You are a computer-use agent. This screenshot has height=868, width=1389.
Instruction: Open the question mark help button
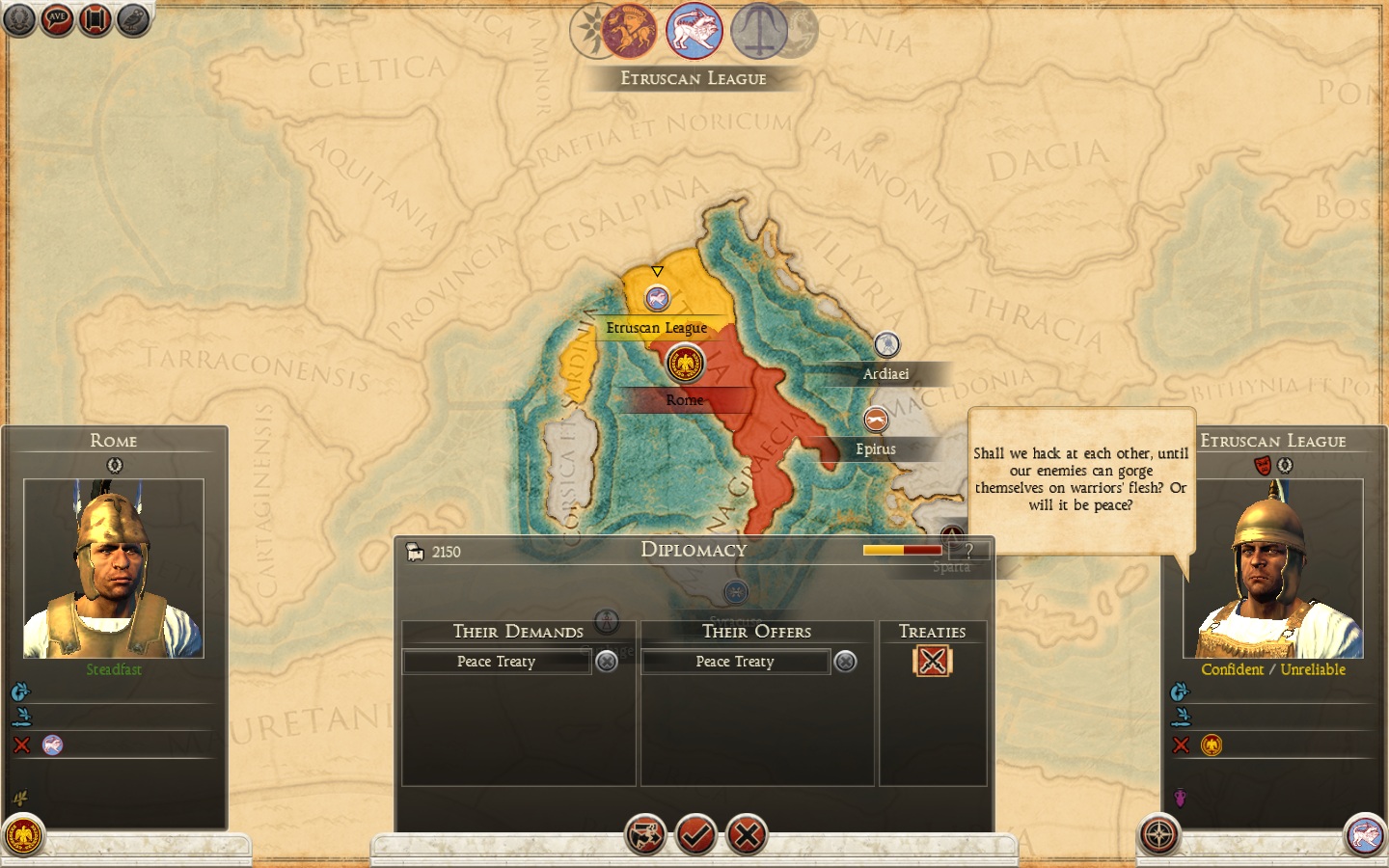click(968, 551)
